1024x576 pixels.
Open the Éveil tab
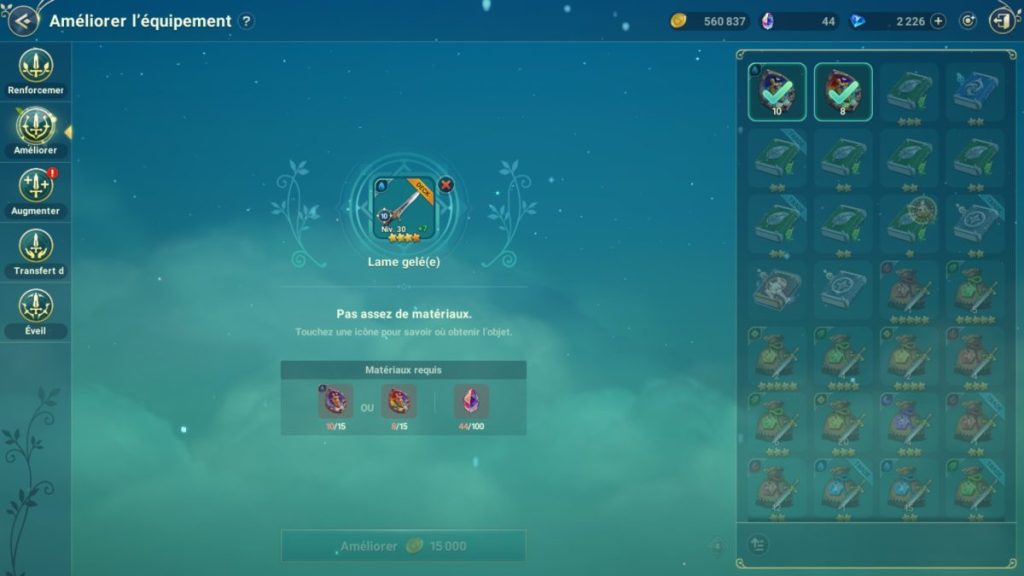pyautogui.click(x=36, y=312)
